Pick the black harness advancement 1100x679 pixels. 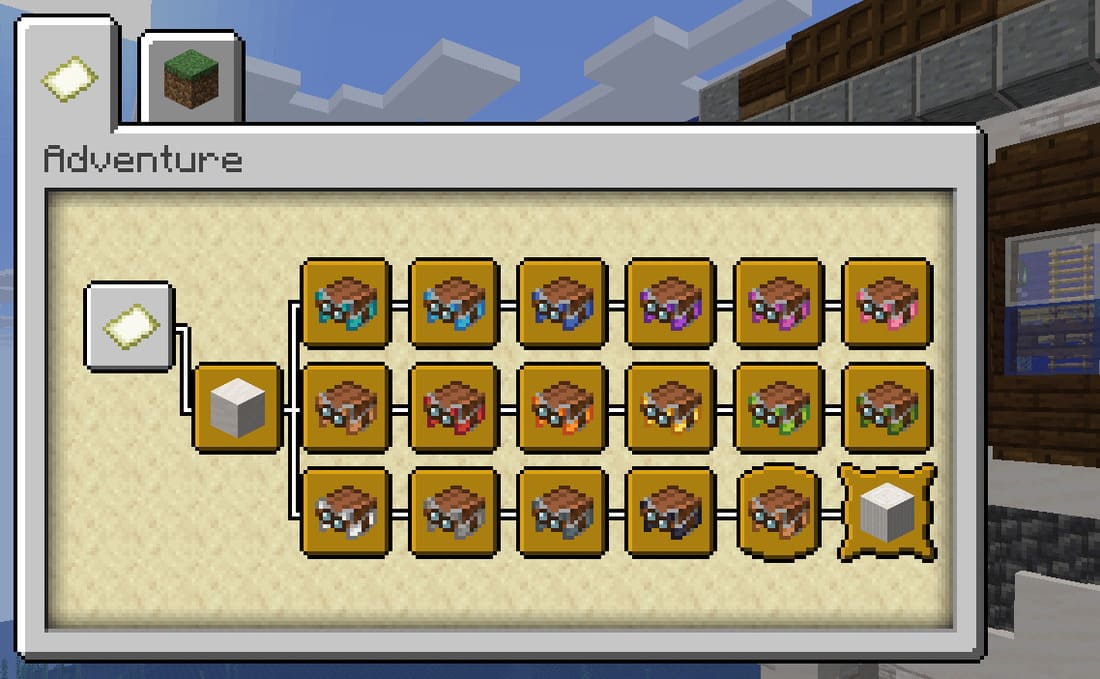669,512
